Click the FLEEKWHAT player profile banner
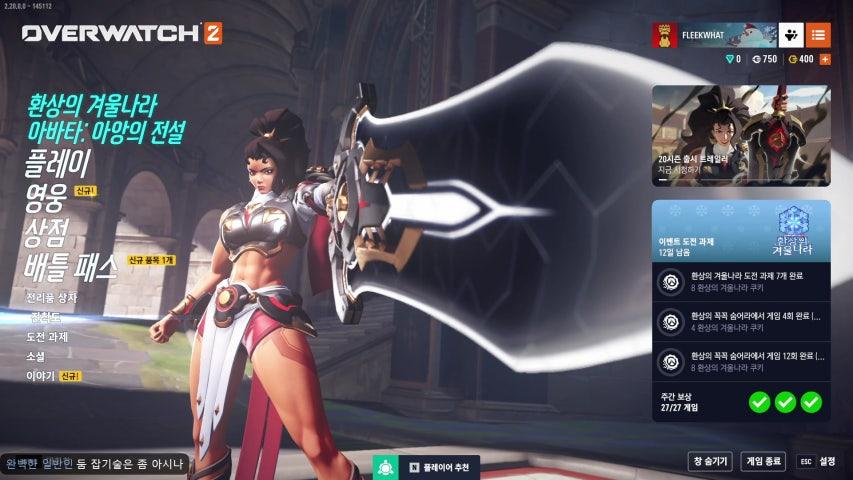Screen dimensions: 853x480 (x=714, y=35)
